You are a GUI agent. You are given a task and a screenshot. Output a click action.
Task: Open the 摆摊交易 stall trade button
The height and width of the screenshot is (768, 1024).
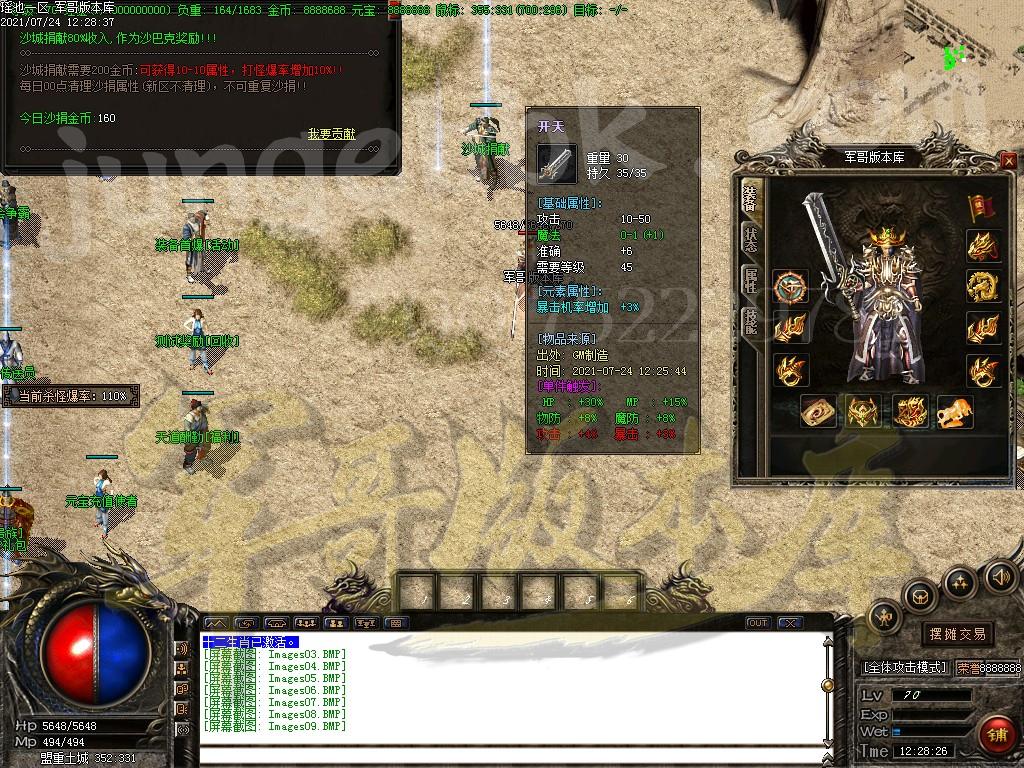pos(957,634)
